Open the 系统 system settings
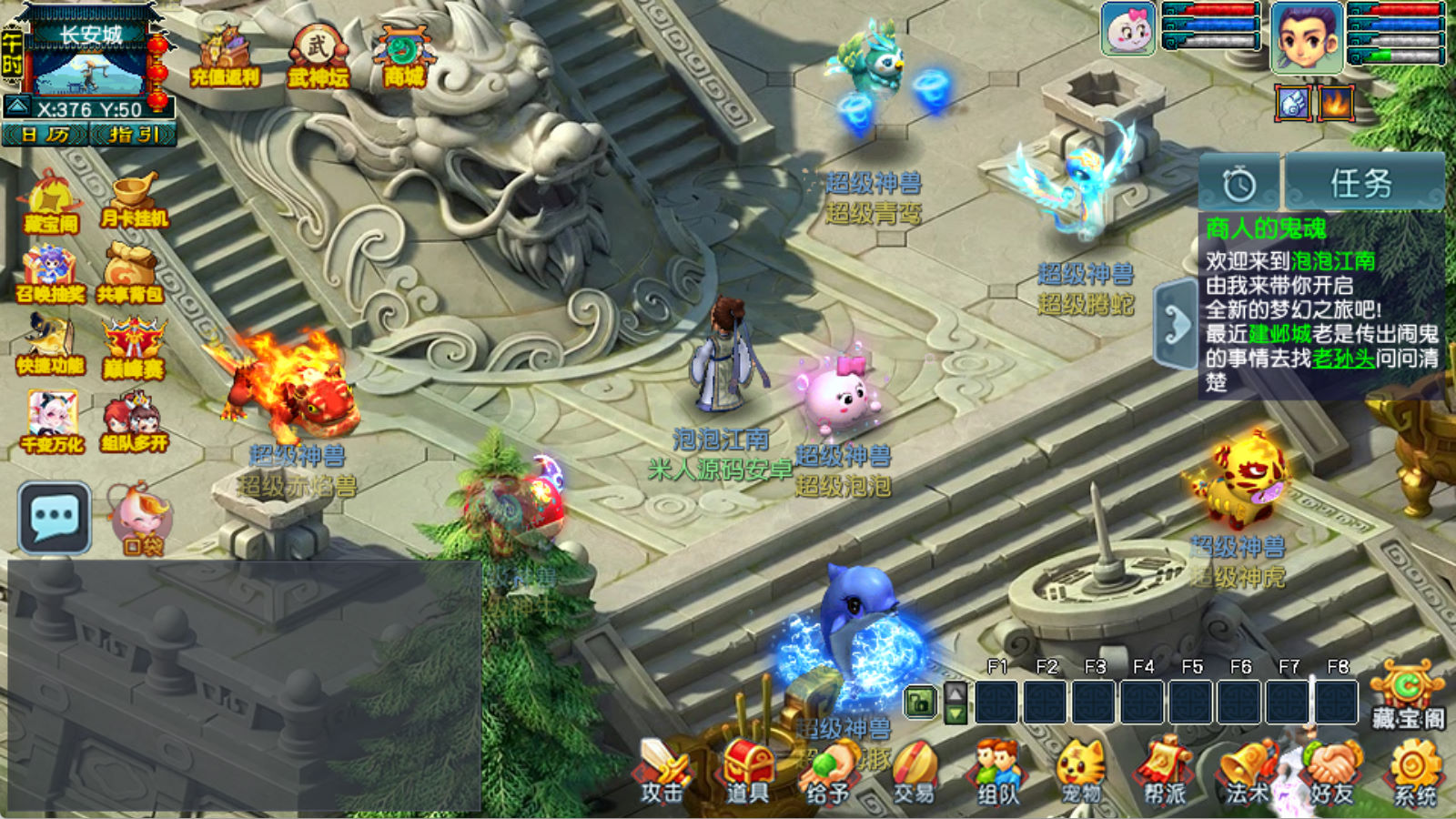 pos(1415,772)
